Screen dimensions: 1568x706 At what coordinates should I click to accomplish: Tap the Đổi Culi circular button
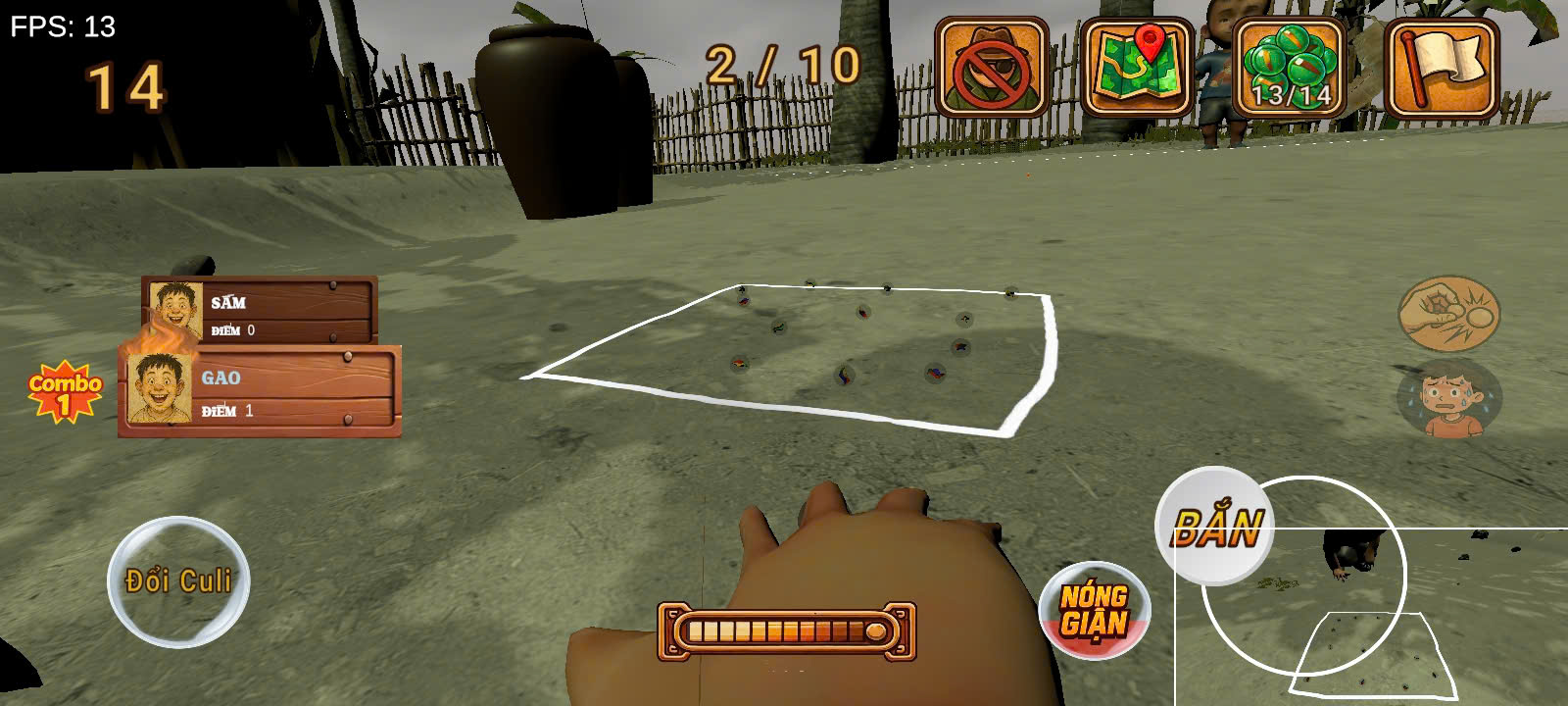(178, 580)
